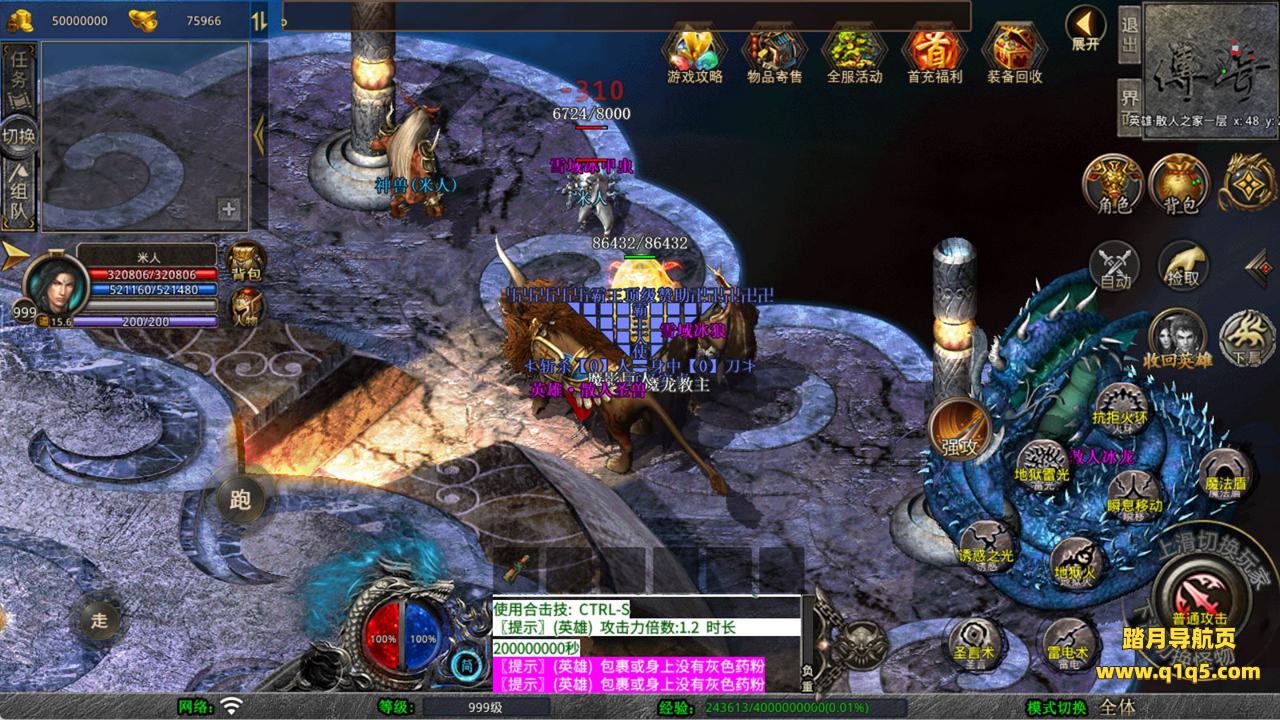Tap the 捡取 pickup button
Screen dimensions: 1280x720
[x=1183, y=267]
